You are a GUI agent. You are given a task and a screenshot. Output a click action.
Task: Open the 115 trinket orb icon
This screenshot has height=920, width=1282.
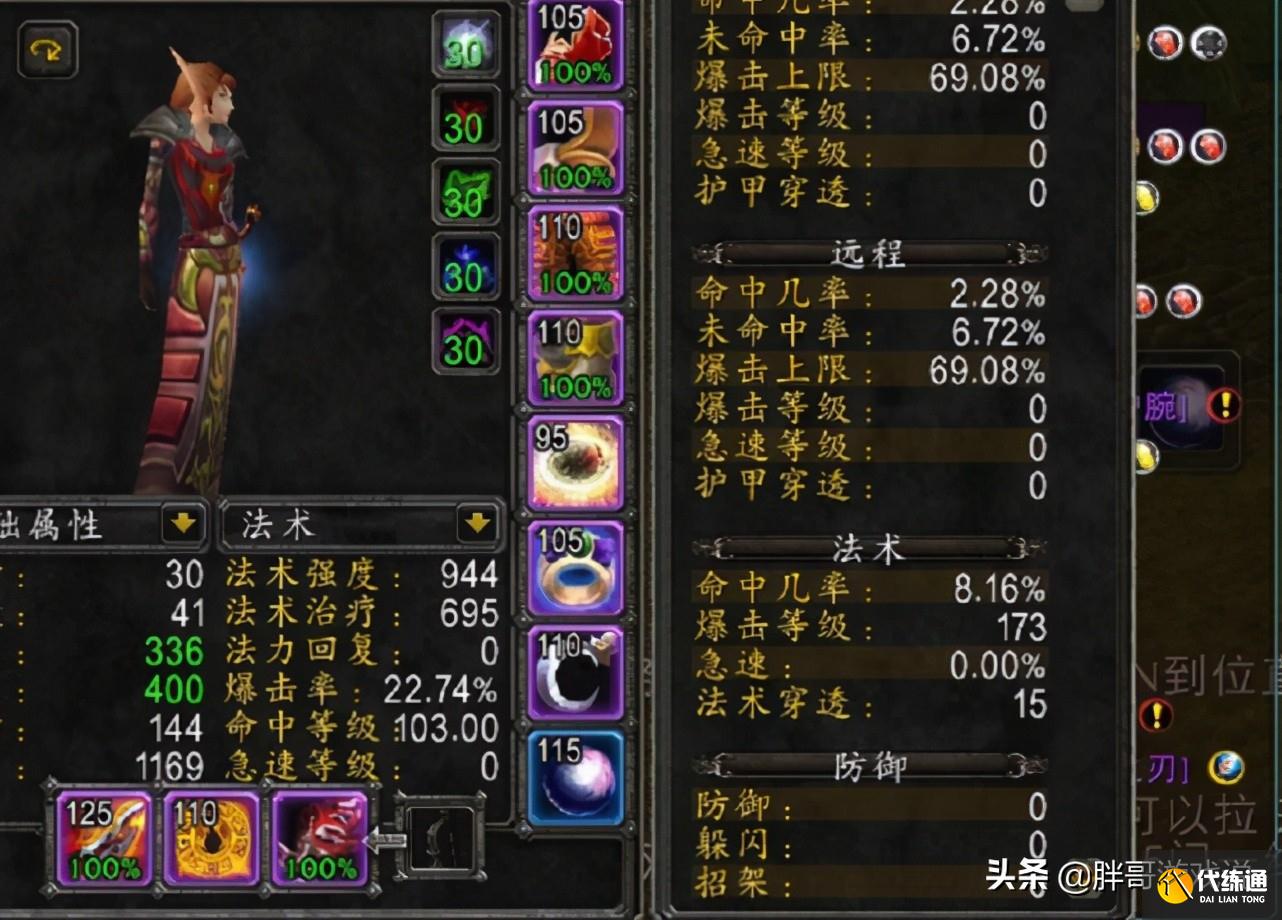tap(575, 780)
